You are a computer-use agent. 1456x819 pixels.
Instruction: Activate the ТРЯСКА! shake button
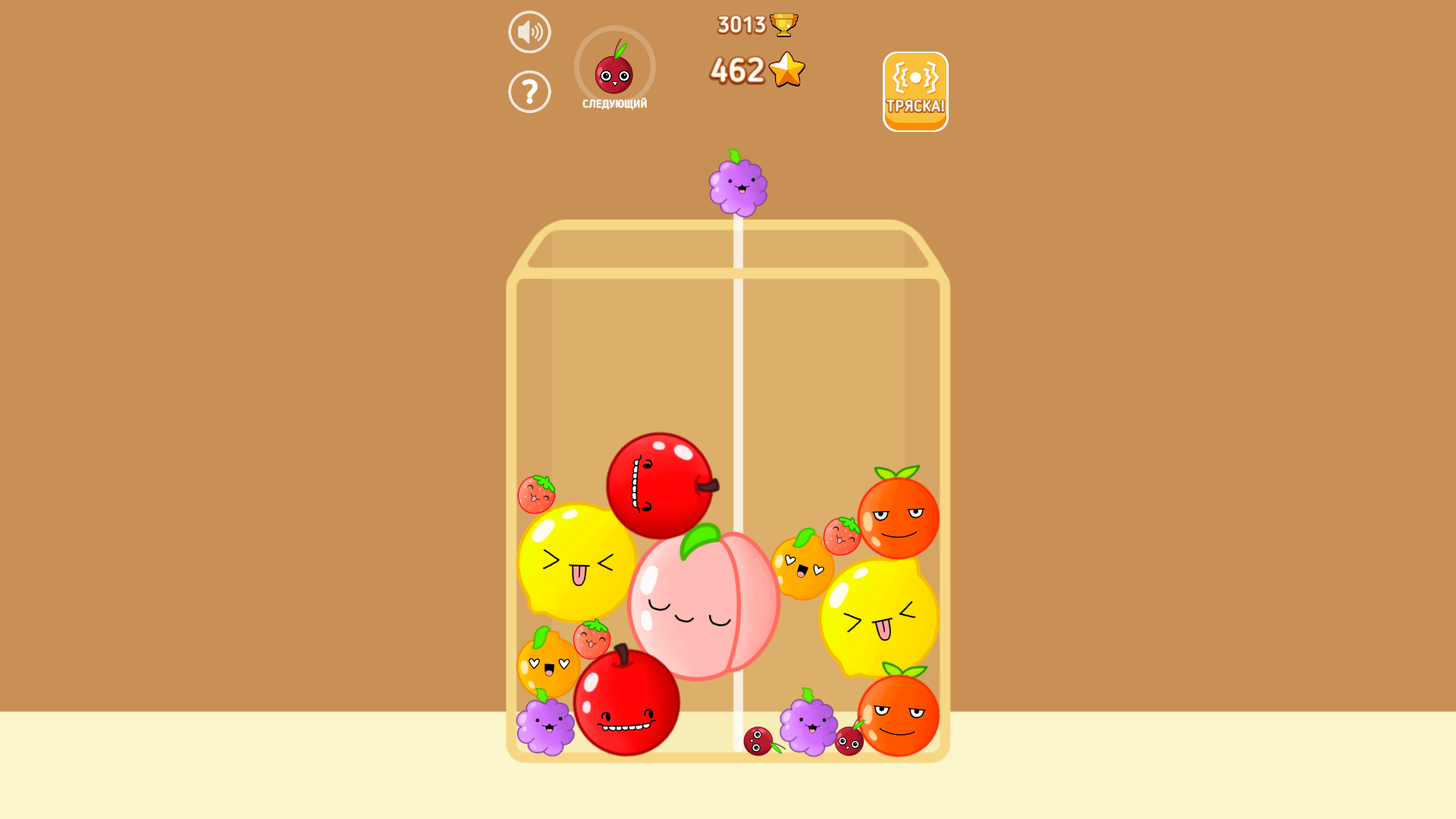pyautogui.click(x=915, y=91)
